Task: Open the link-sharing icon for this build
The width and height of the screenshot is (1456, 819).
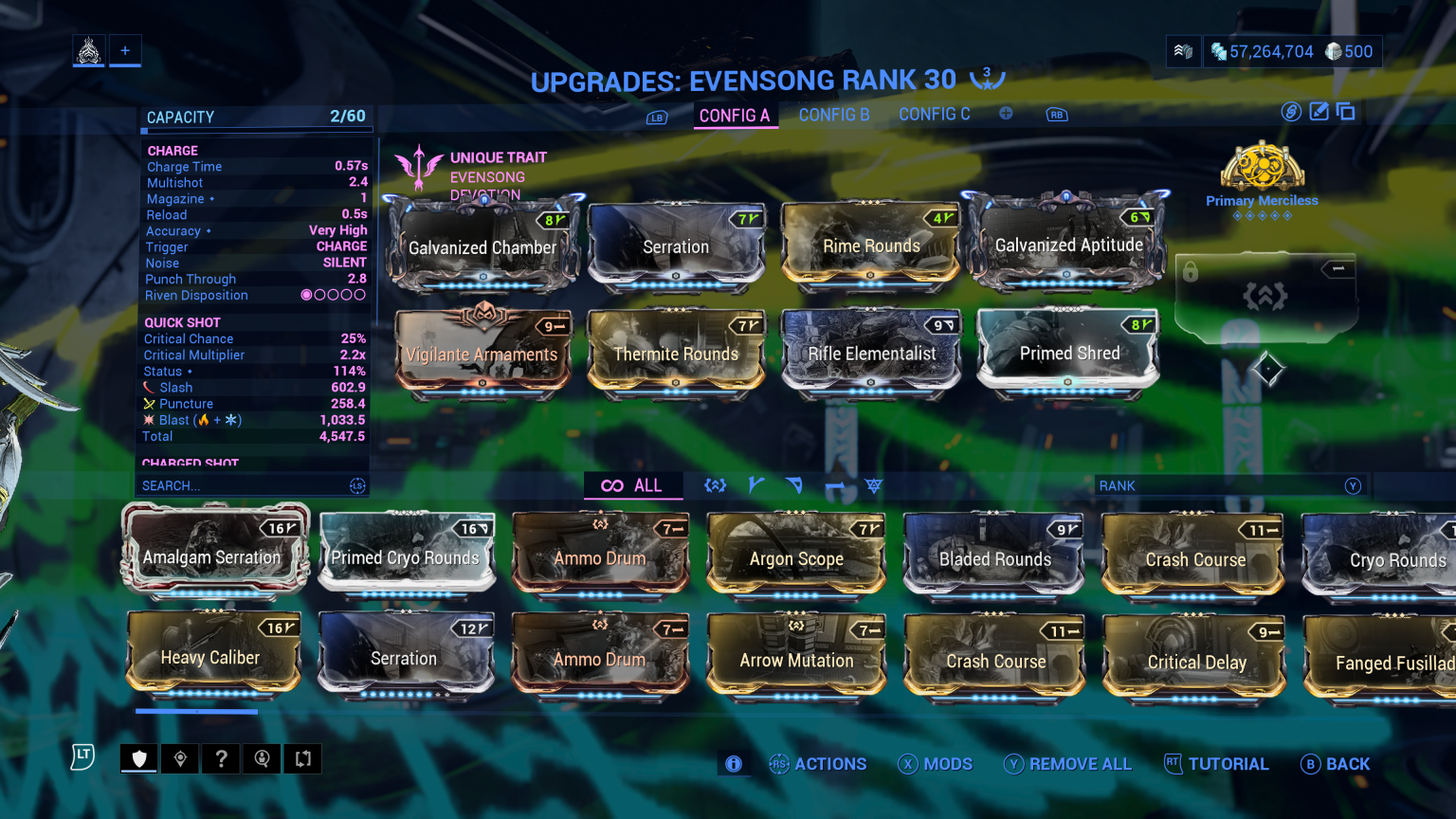Action: click(1291, 111)
